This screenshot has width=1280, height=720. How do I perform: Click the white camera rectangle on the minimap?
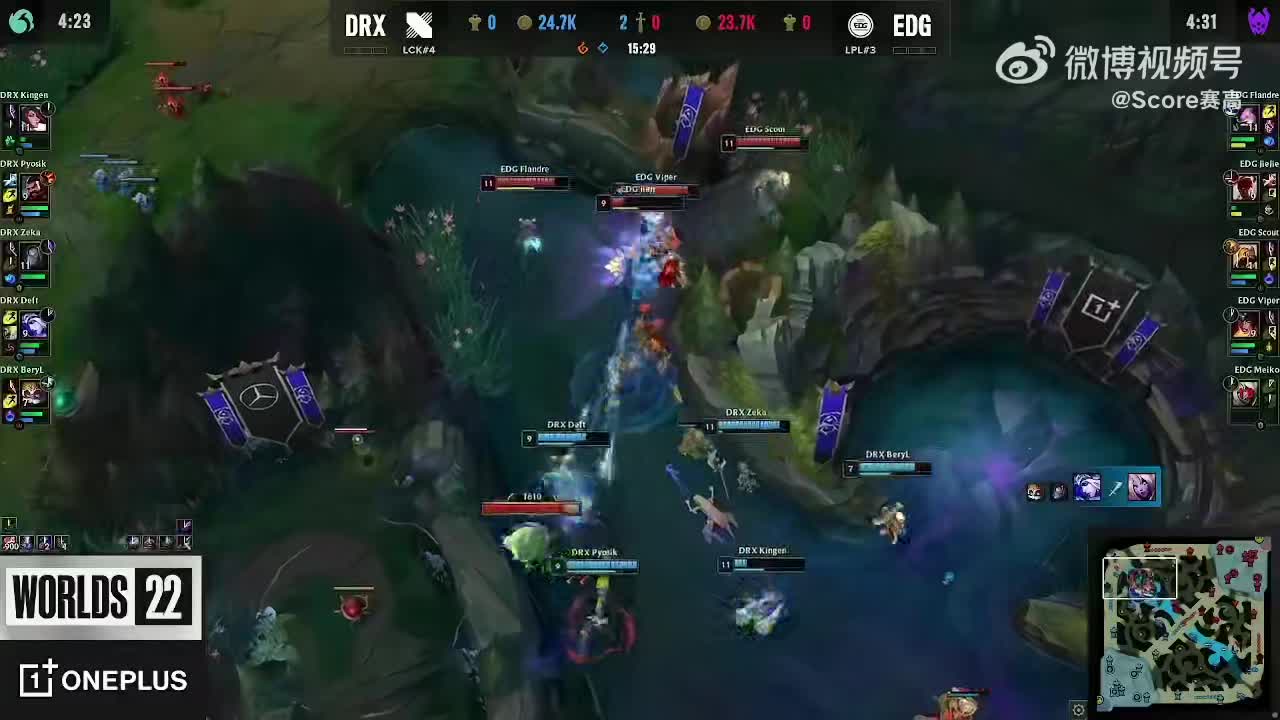coord(1140,577)
